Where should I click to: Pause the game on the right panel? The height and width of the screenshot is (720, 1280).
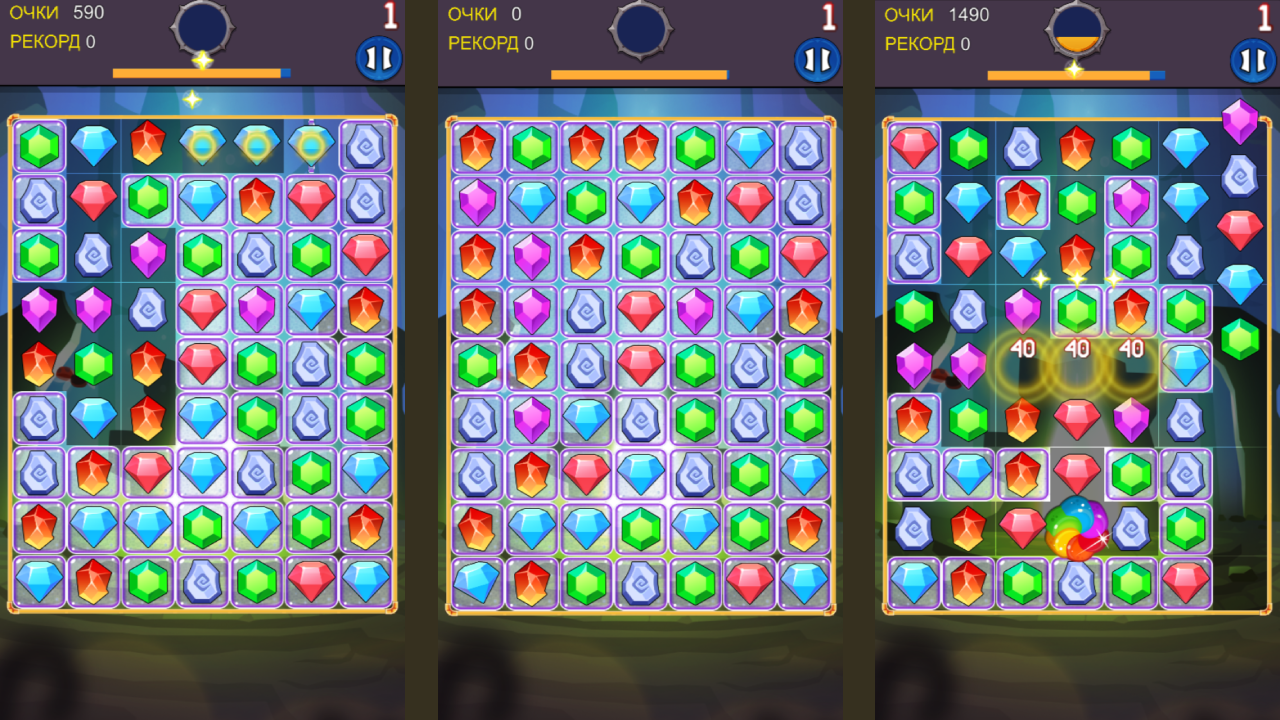(1251, 57)
